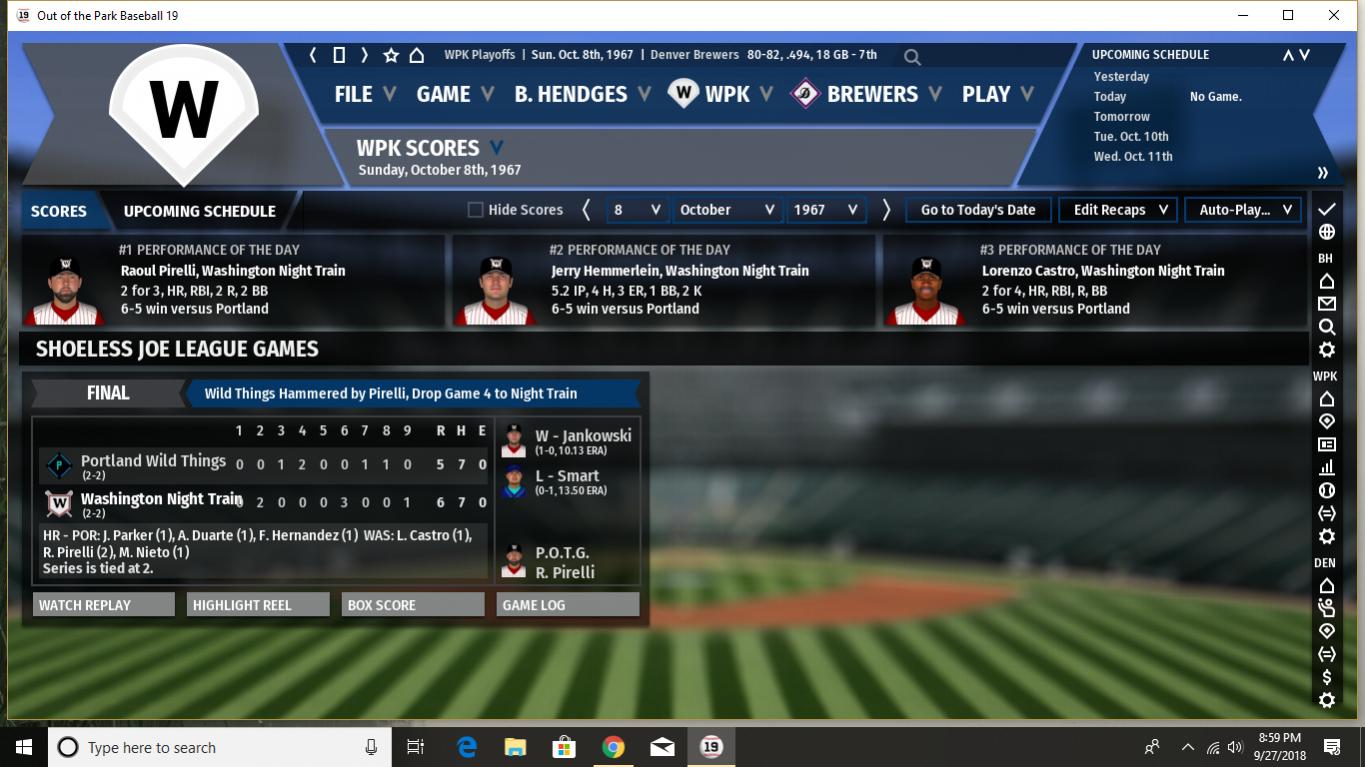Open the month dropdown showing October
The height and width of the screenshot is (767, 1365).
726,210
